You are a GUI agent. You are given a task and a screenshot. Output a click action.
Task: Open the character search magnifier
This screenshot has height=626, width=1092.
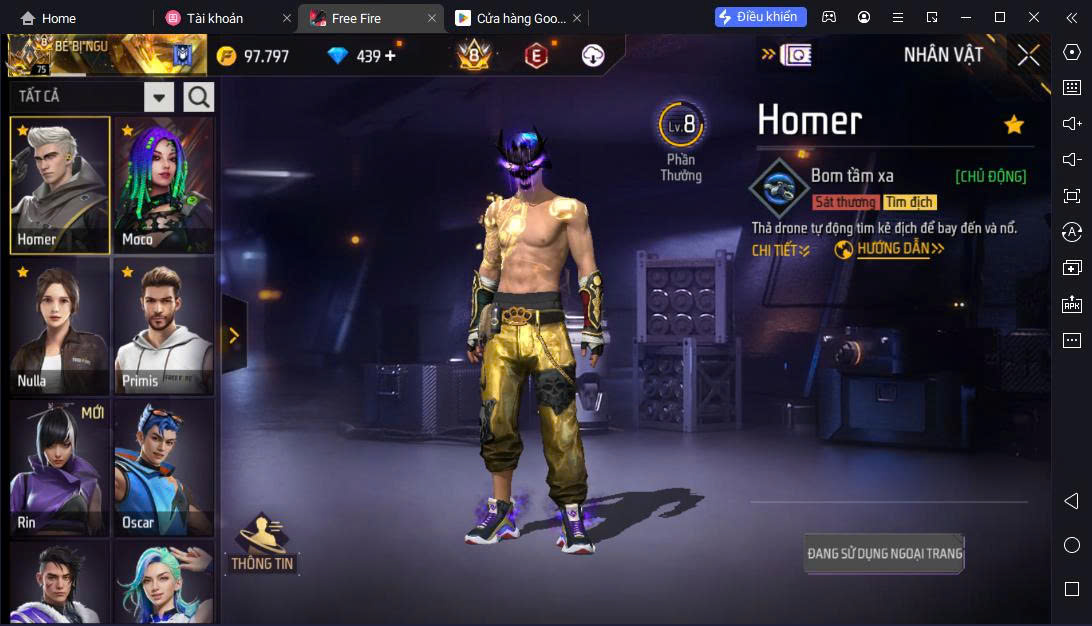199,97
